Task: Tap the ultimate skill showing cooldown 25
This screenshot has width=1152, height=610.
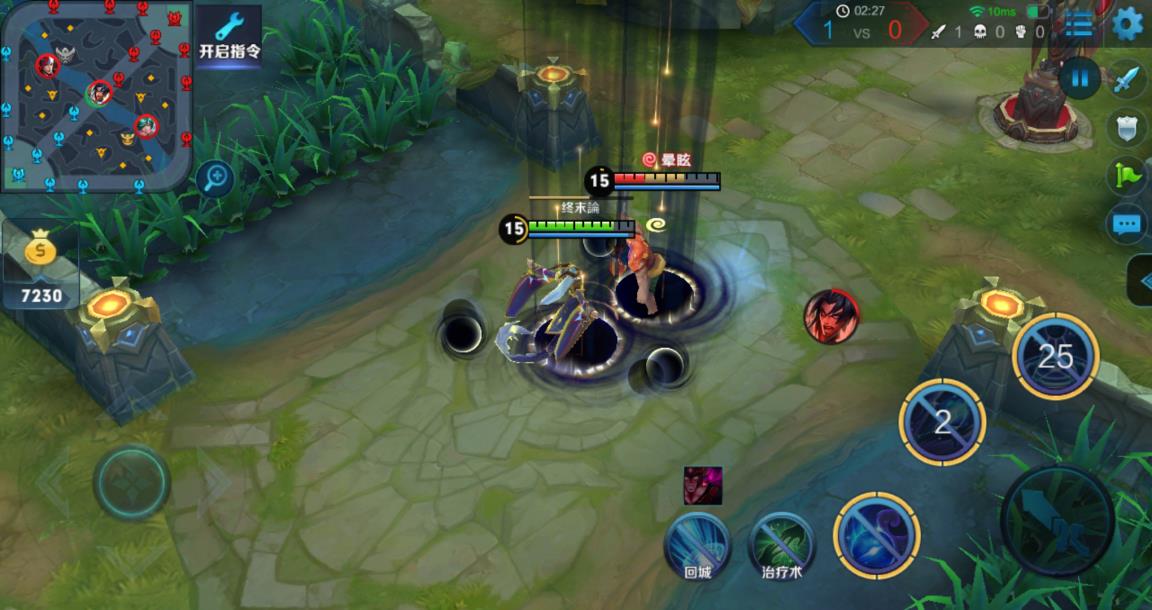Action: pyautogui.click(x=1055, y=356)
